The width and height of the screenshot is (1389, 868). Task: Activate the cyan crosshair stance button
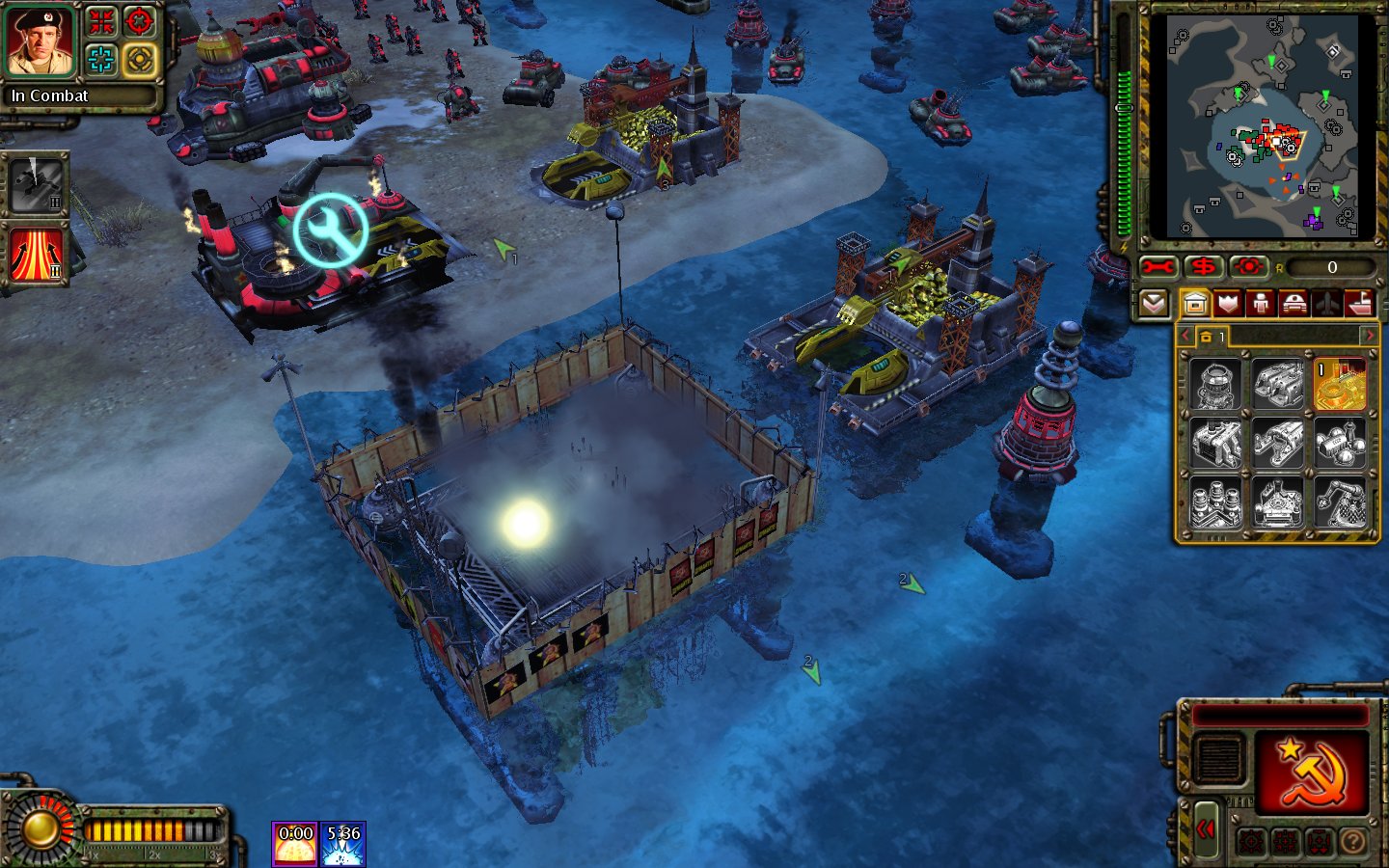click(x=101, y=60)
